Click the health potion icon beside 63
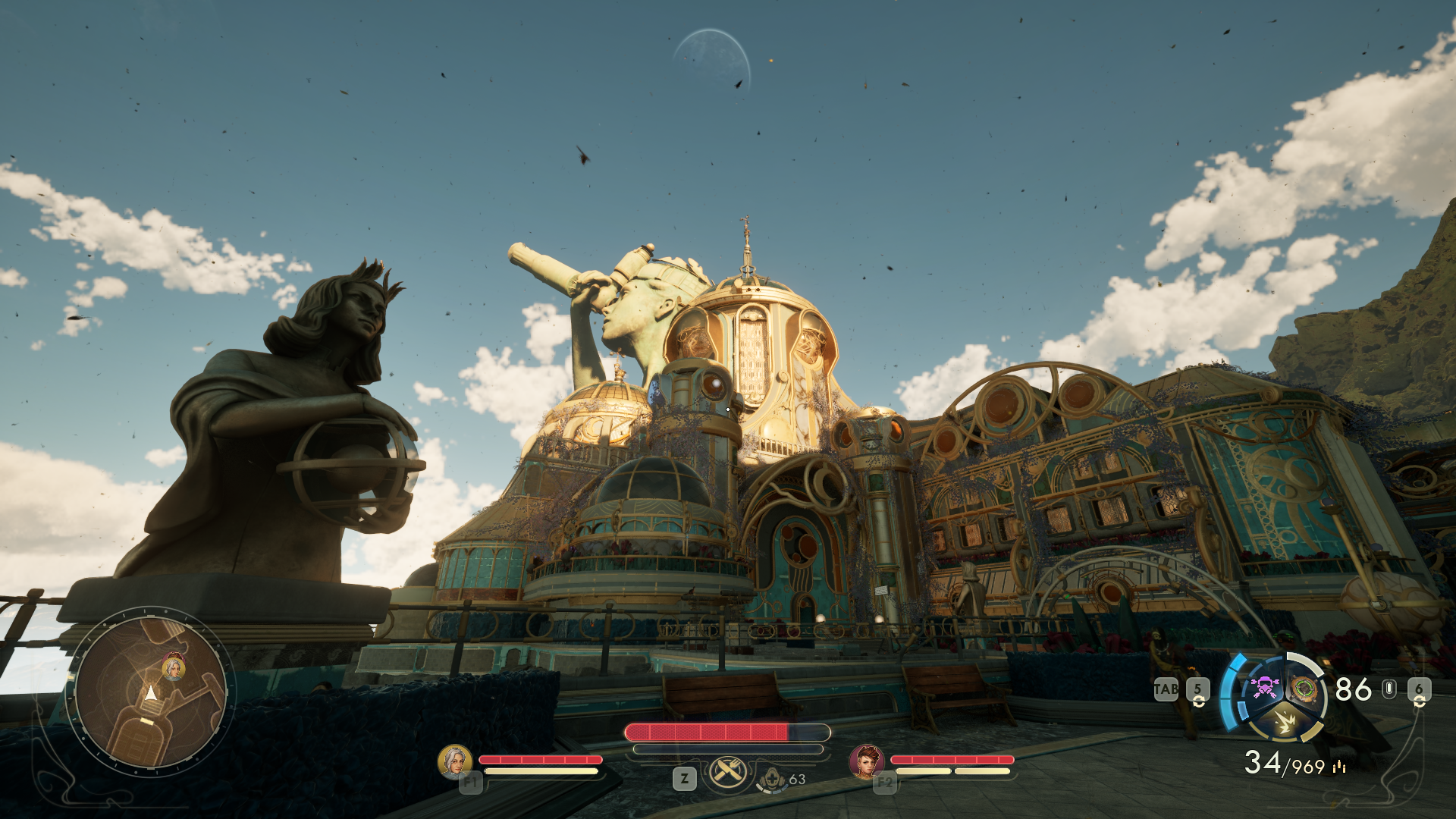 pyautogui.click(x=772, y=780)
